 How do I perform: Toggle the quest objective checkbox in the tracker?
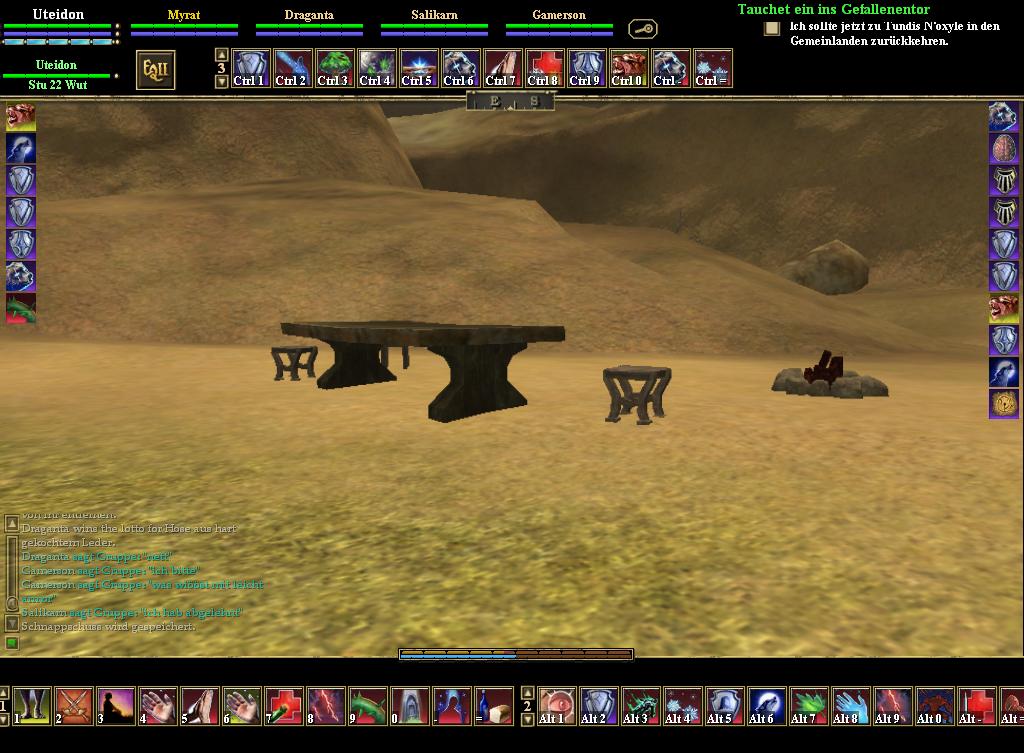click(x=772, y=29)
